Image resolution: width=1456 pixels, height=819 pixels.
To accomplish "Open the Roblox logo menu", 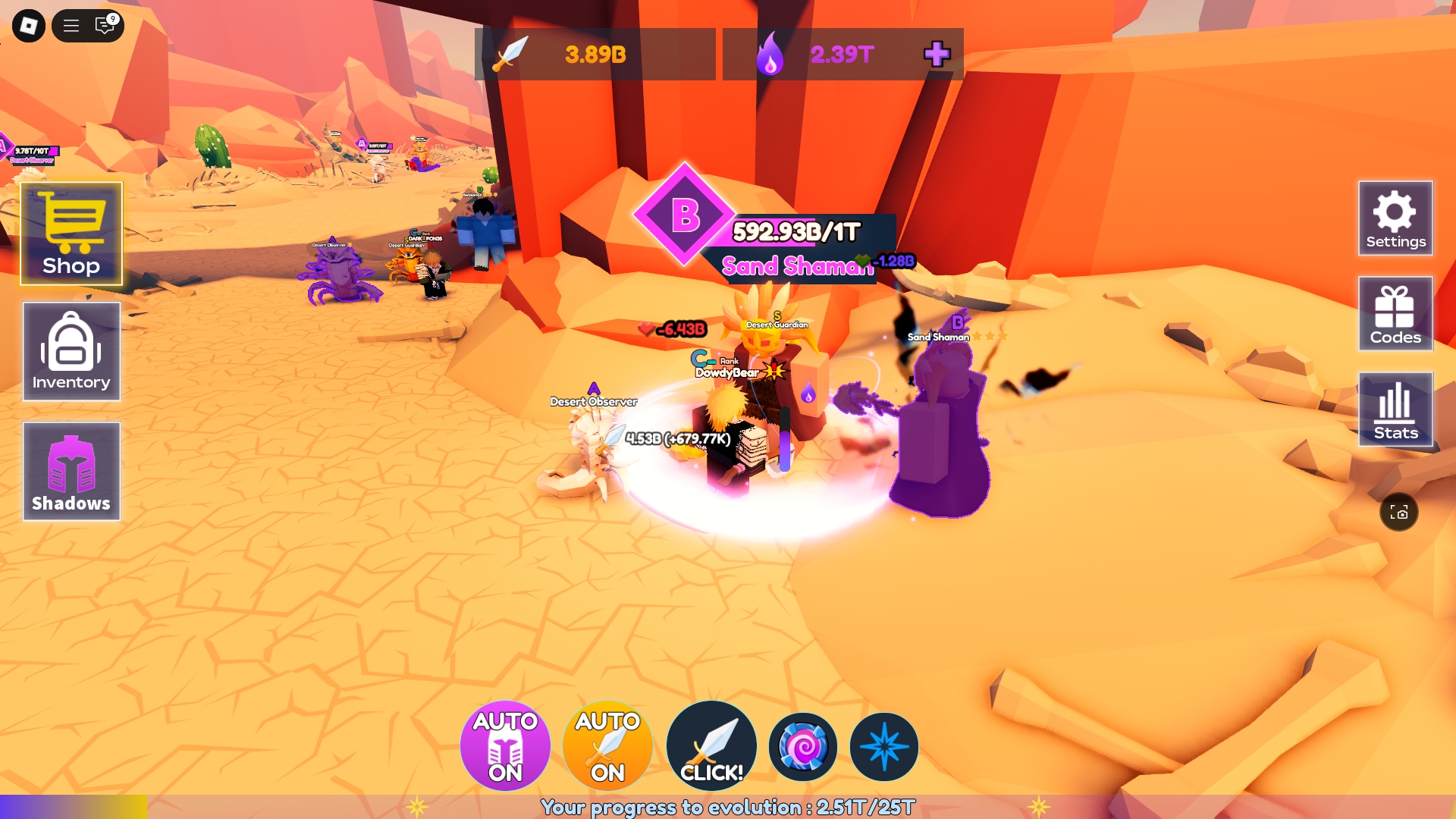I will coord(29,26).
